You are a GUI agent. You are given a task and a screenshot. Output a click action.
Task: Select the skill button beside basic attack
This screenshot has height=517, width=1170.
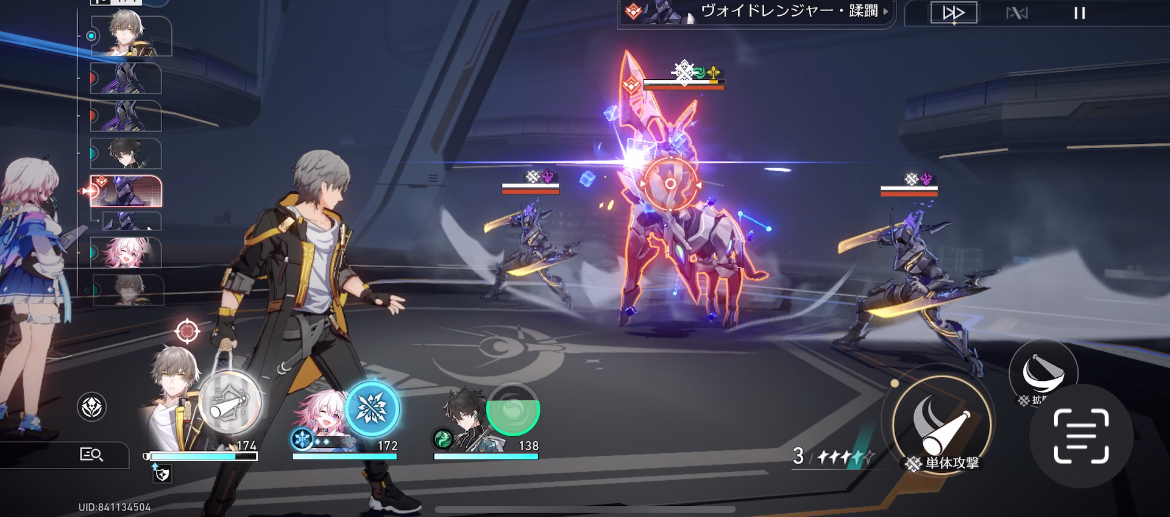click(1042, 374)
